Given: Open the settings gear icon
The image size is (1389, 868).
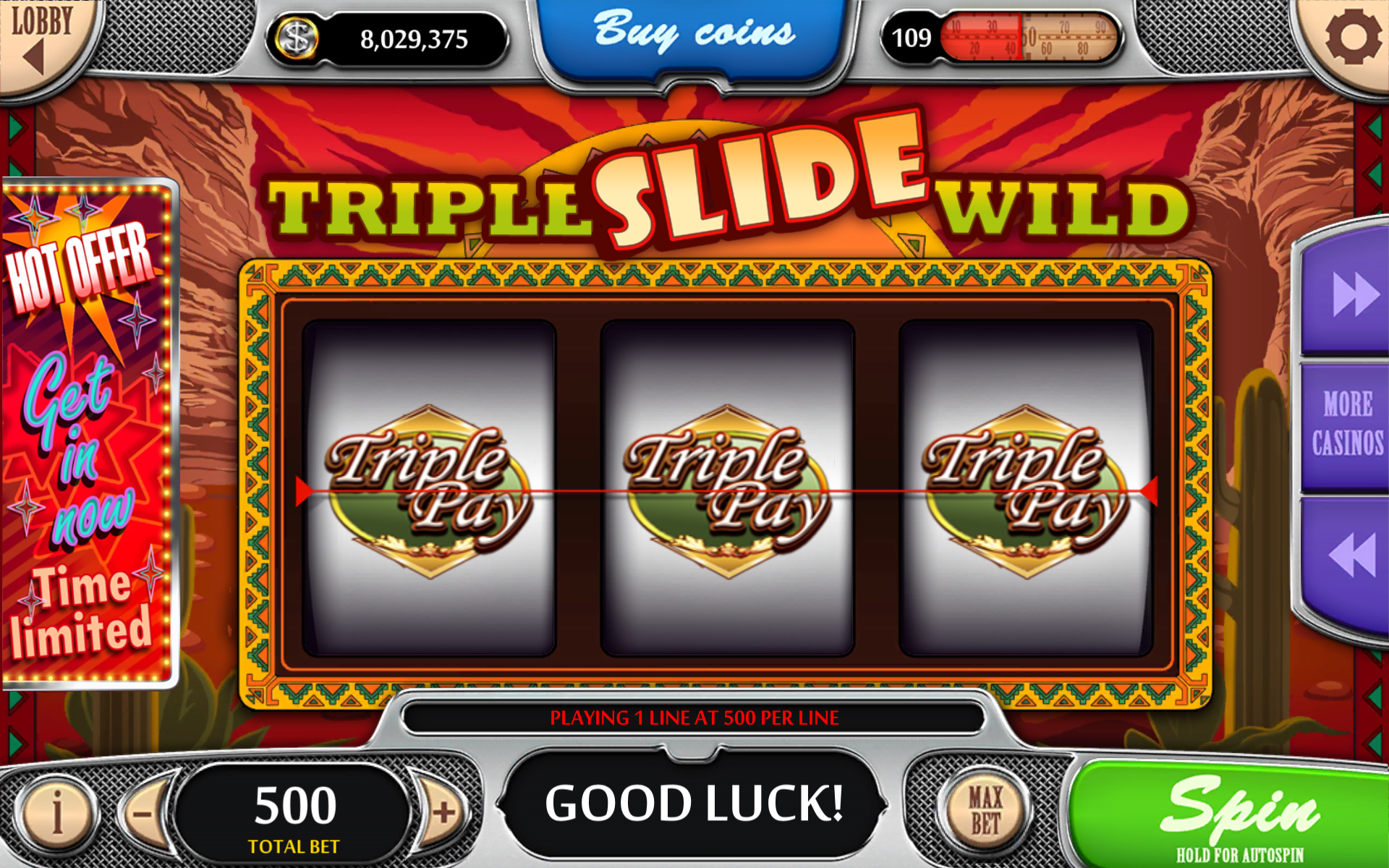Looking at the screenshot, I should coord(1352,38).
